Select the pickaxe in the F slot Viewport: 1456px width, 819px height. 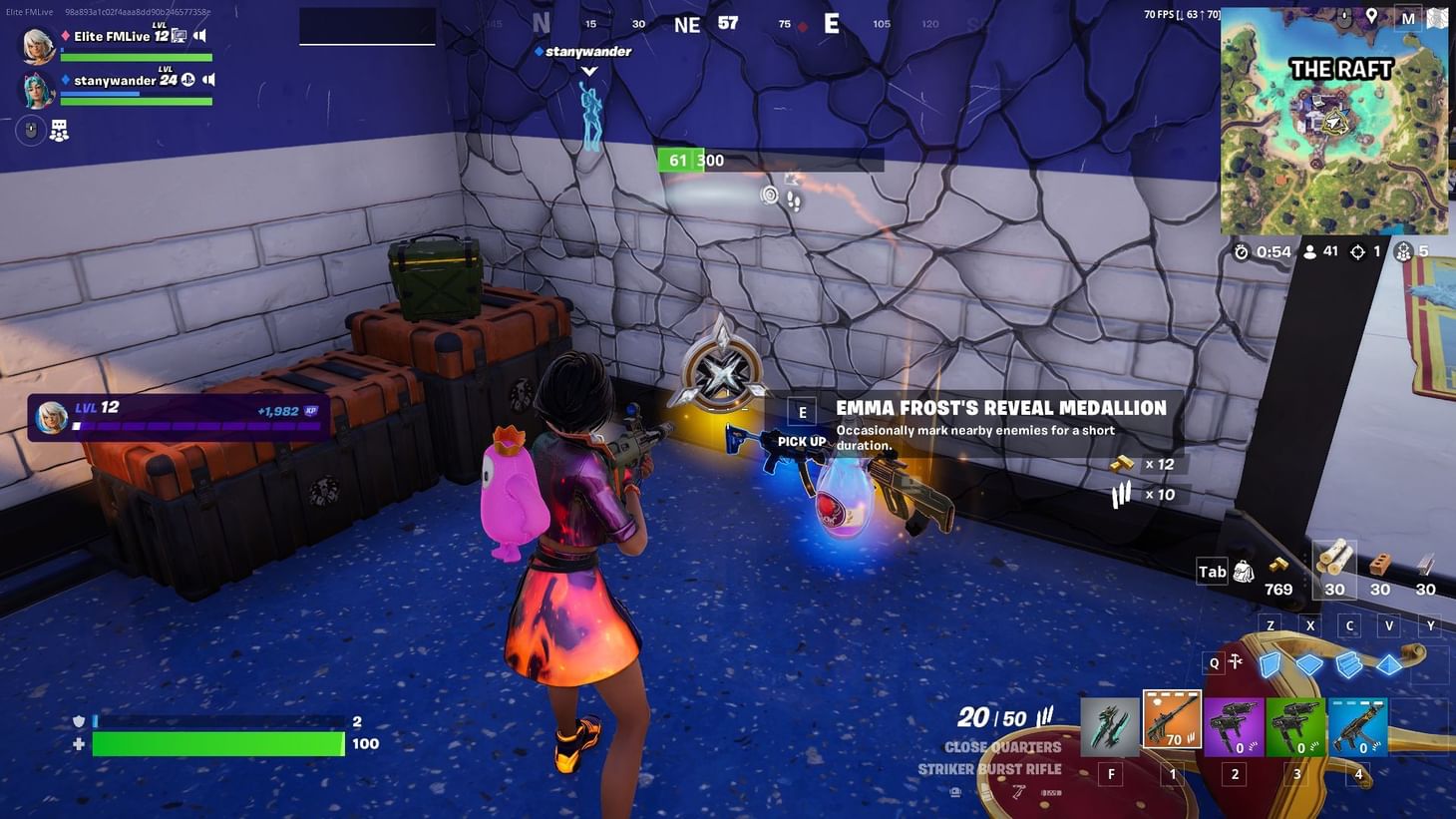(1110, 726)
